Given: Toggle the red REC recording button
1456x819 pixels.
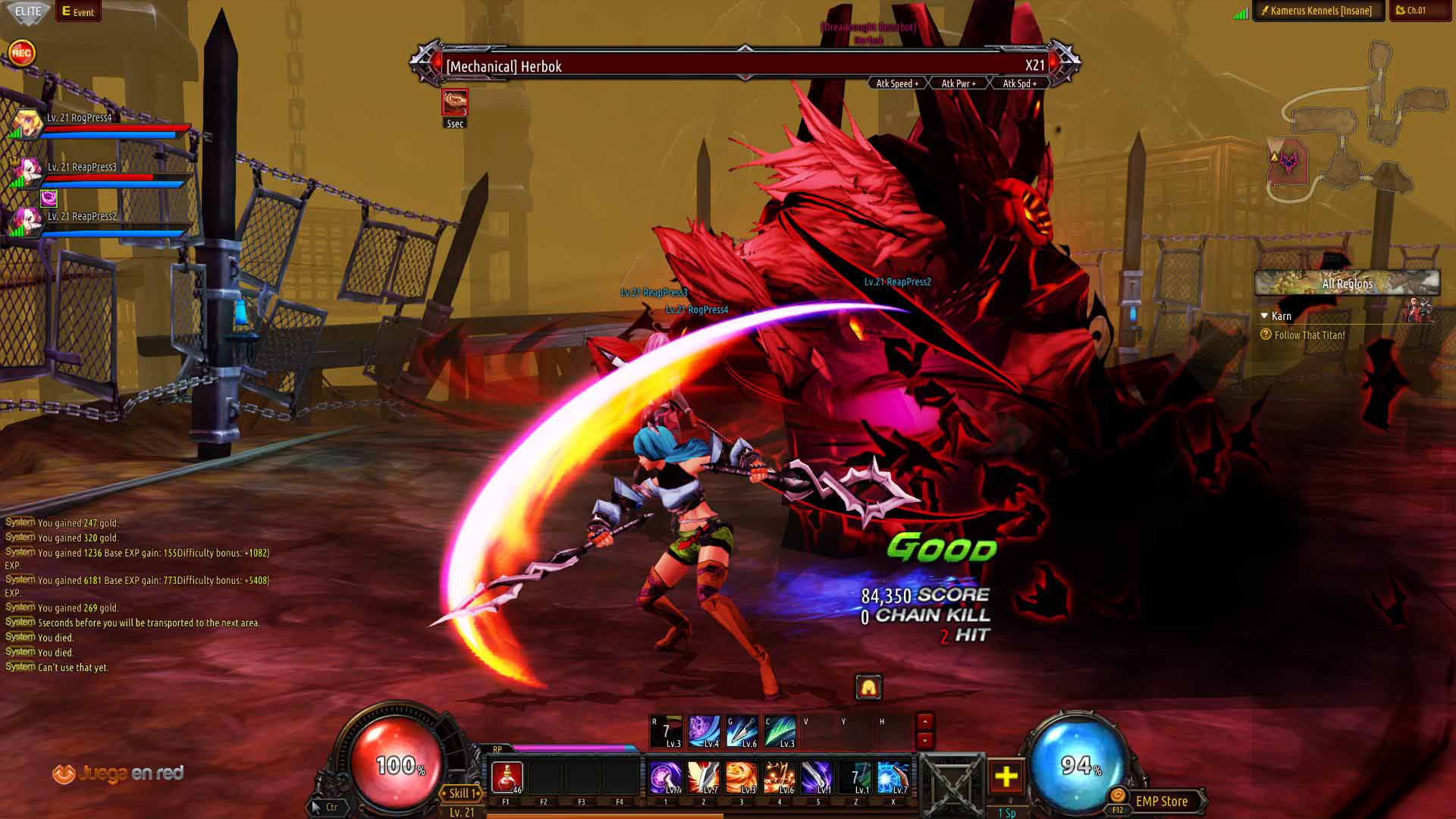Looking at the screenshot, I should tap(21, 53).
